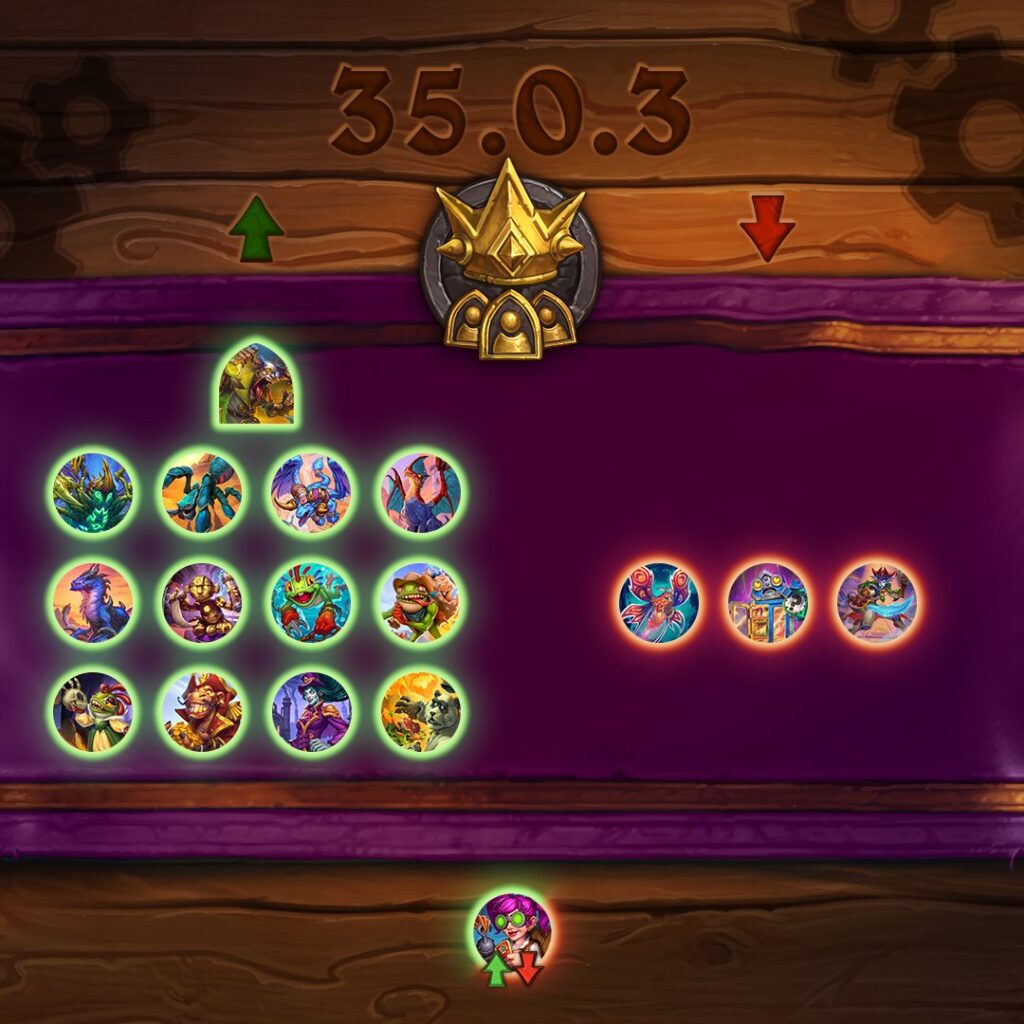The width and height of the screenshot is (1024, 1024).
Task: Choose the teal scorpion minion icon
Action: (202, 493)
